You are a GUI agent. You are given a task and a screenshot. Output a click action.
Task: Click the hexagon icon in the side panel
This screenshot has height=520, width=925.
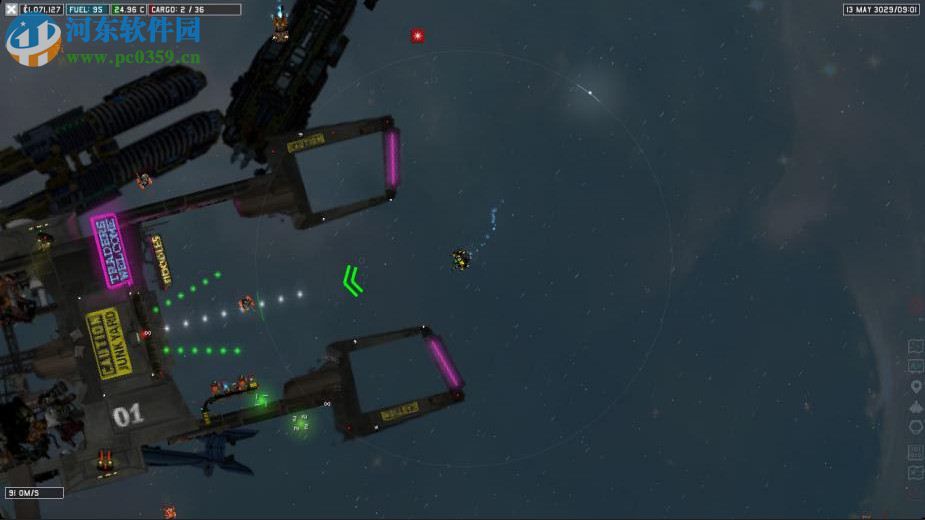point(915,427)
